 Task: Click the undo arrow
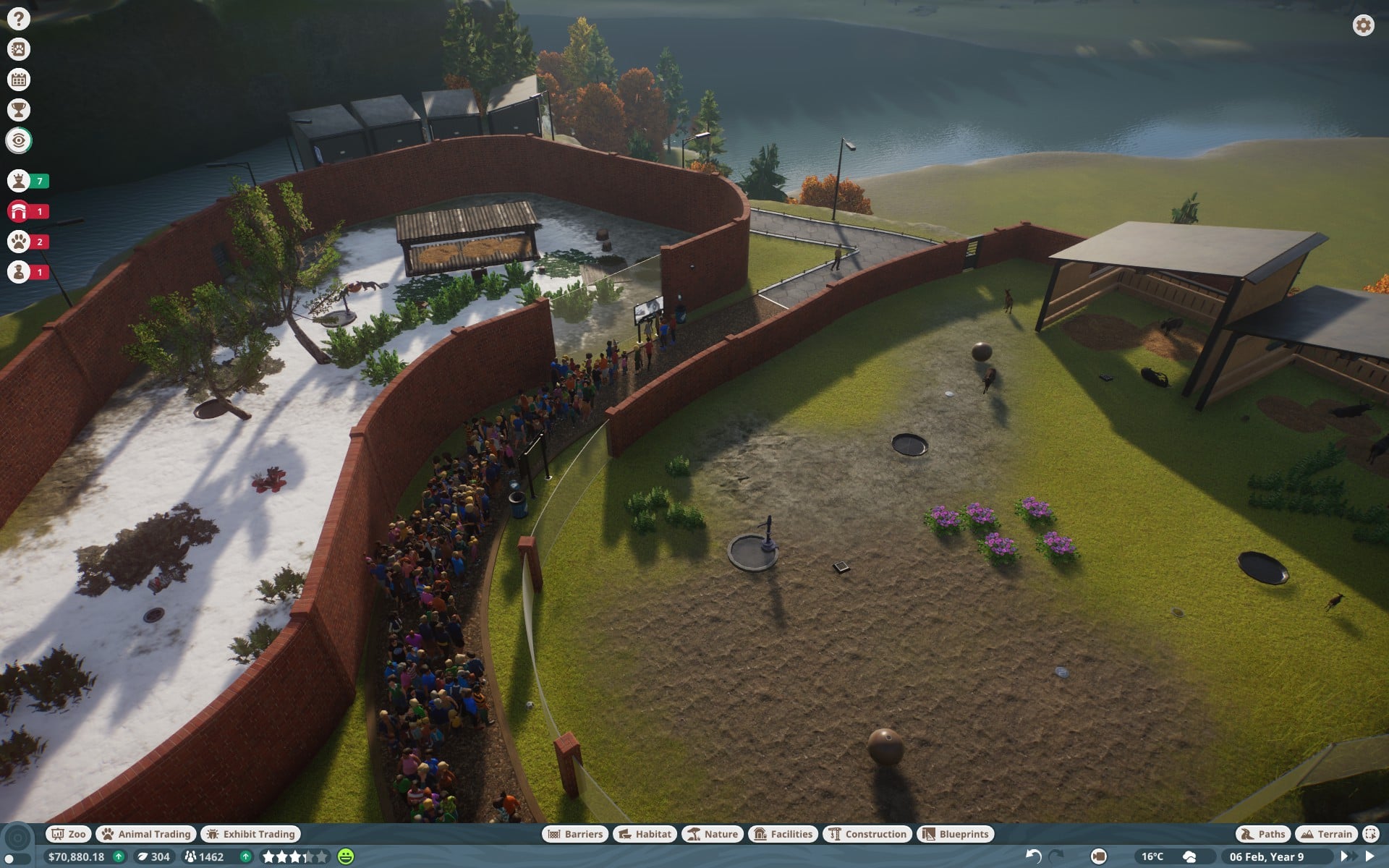(x=1033, y=856)
